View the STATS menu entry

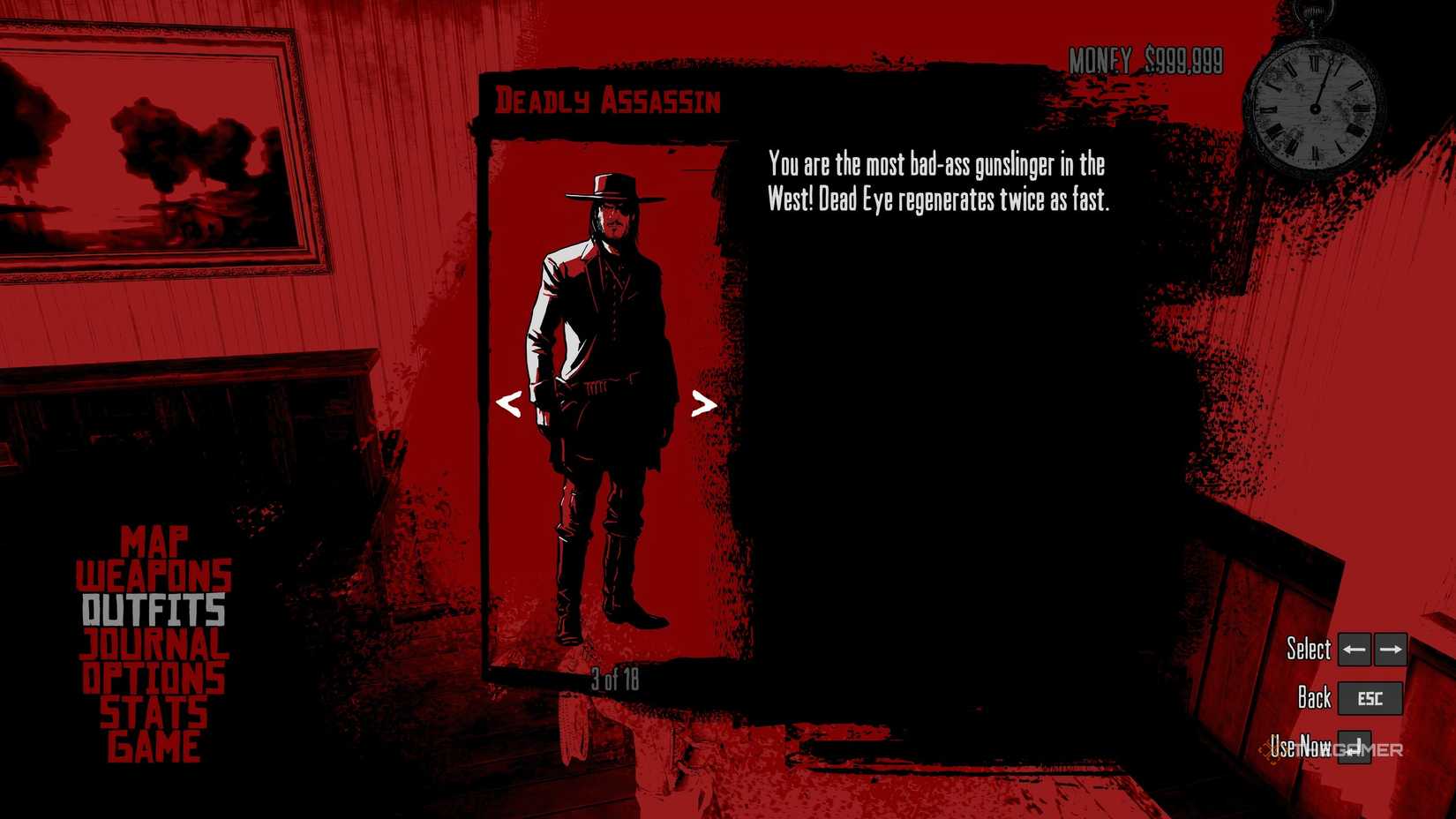coord(154,710)
